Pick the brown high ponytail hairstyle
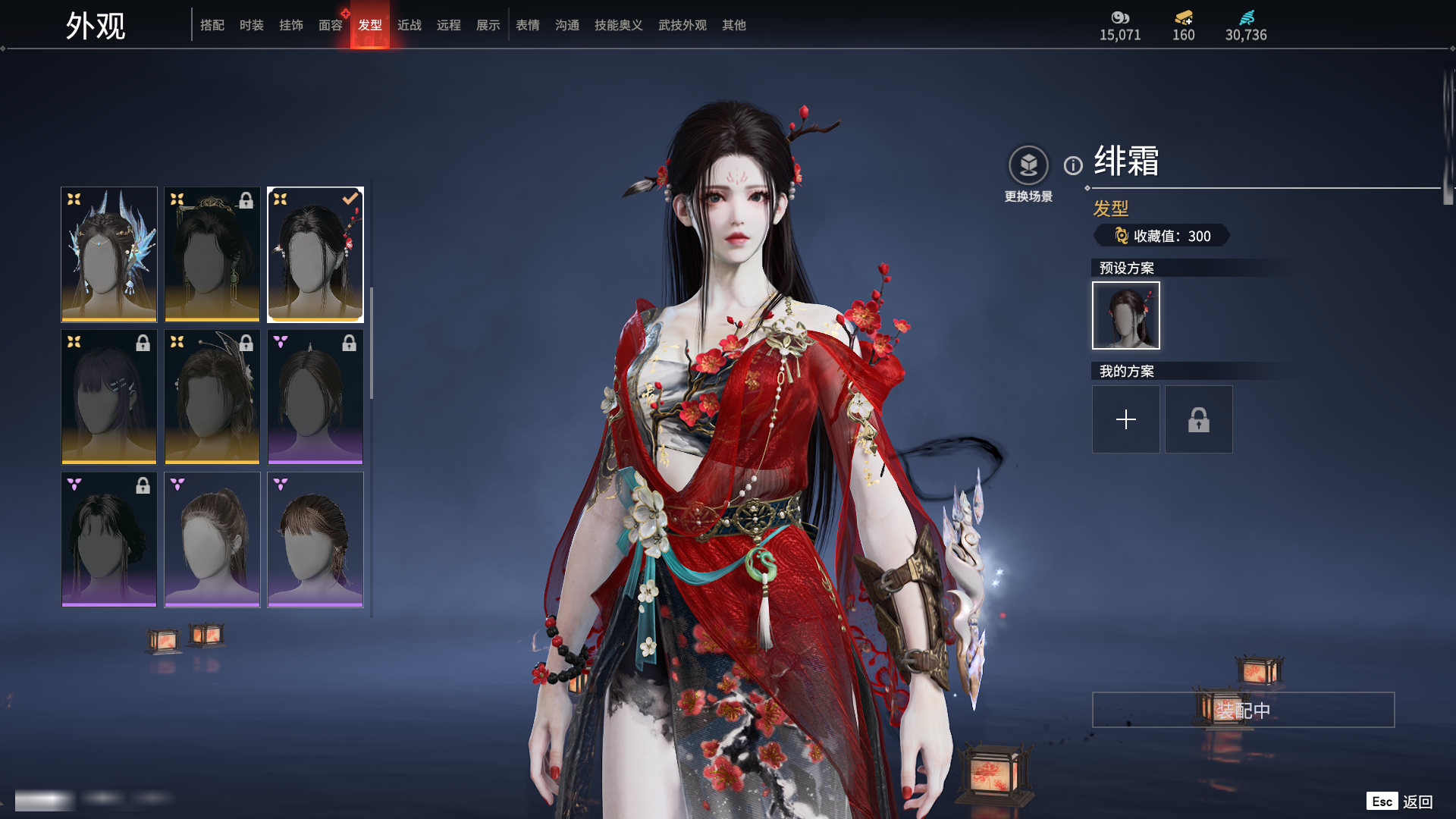 point(212,539)
